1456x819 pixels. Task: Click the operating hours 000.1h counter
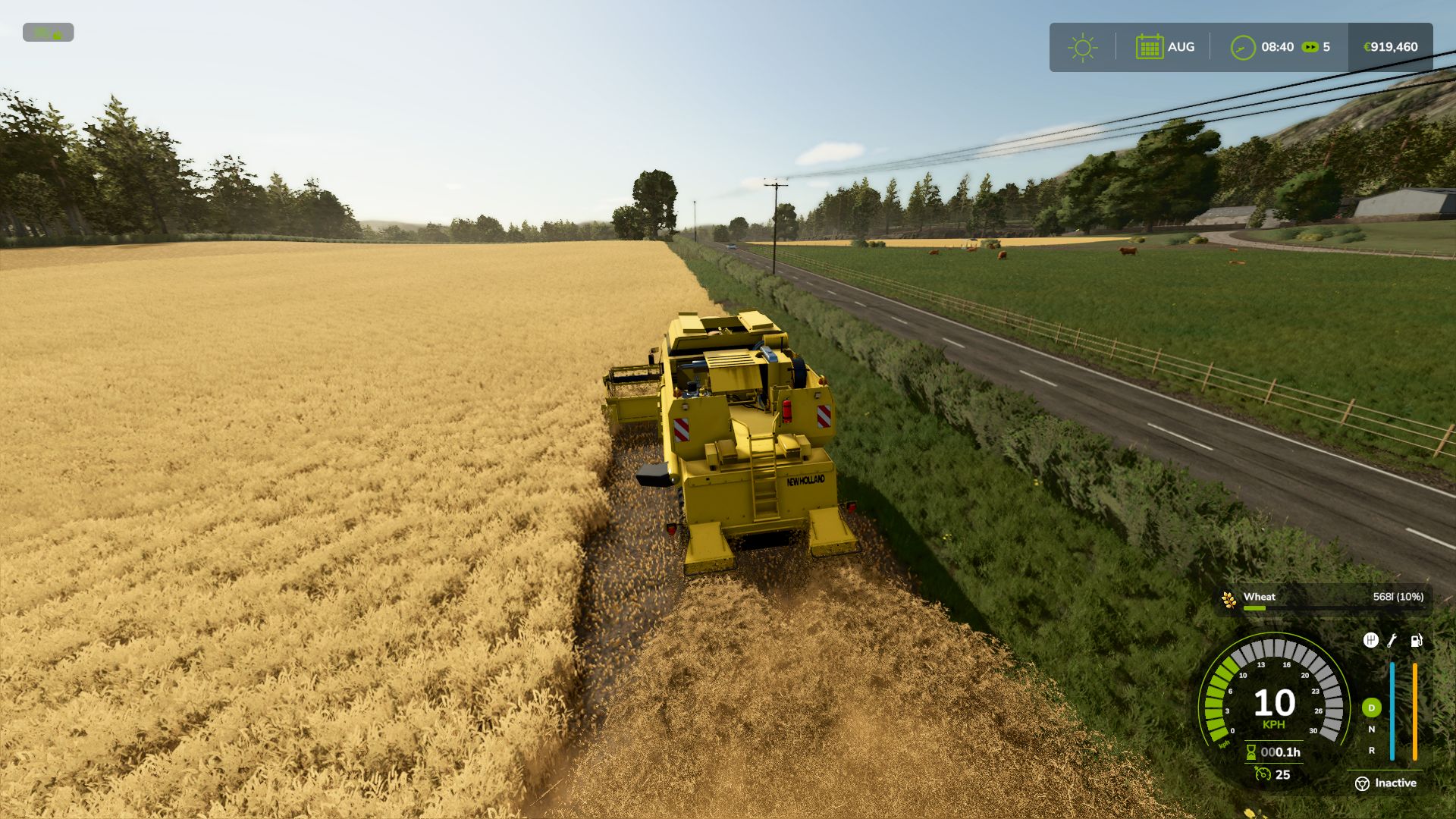pos(1282,753)
